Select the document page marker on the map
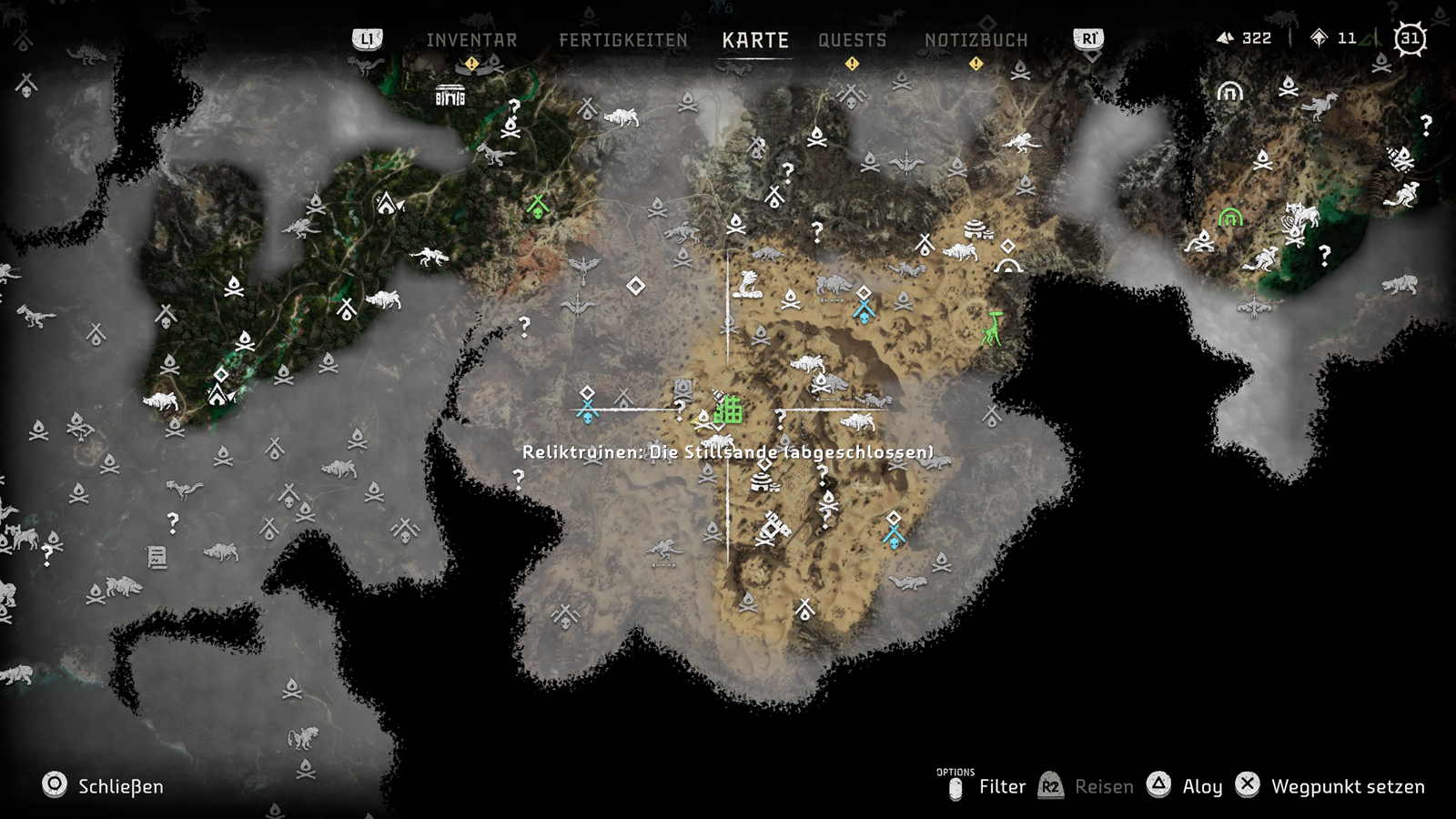The height and width of the screenshot is (819, 1456). point(157,556)
